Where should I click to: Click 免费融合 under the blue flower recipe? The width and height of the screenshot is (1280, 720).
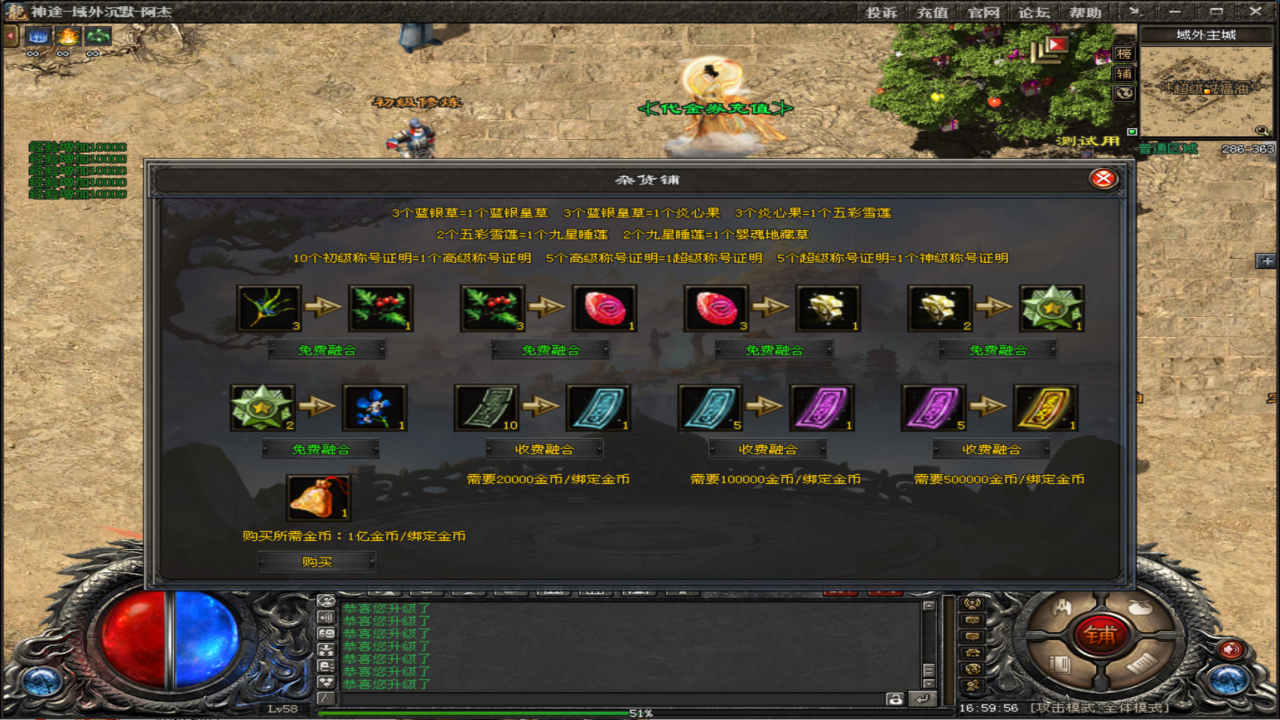coord(320,449)
